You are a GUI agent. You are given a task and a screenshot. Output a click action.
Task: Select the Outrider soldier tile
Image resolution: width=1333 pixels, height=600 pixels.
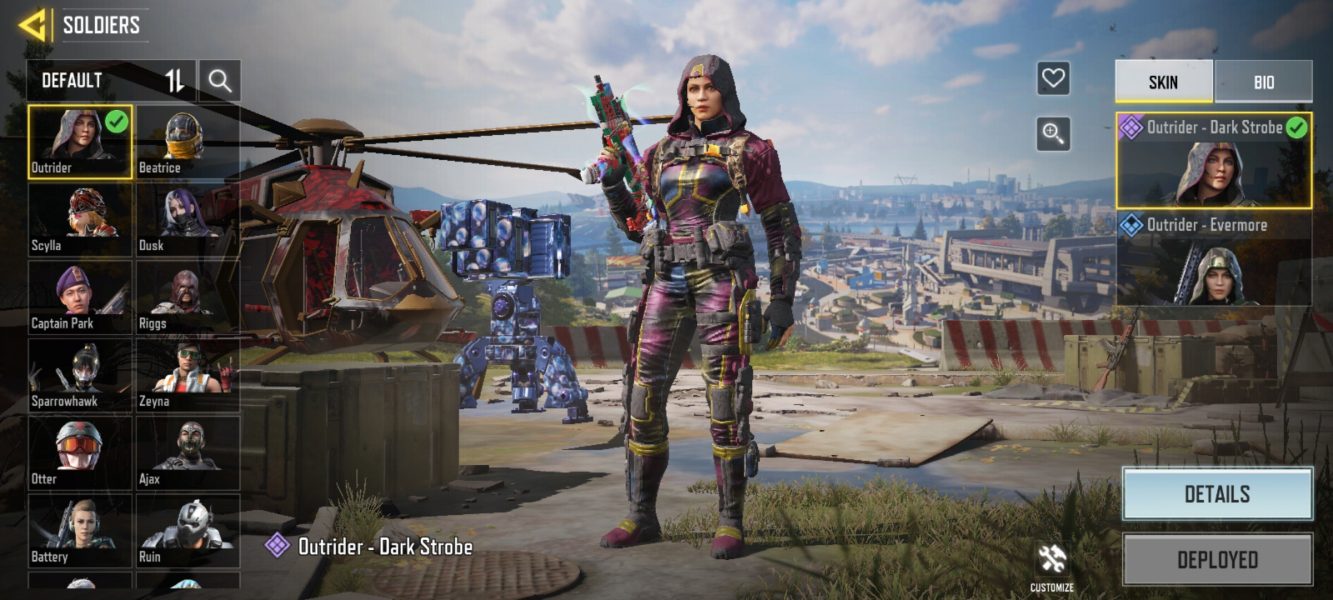[x=80, y=142]
